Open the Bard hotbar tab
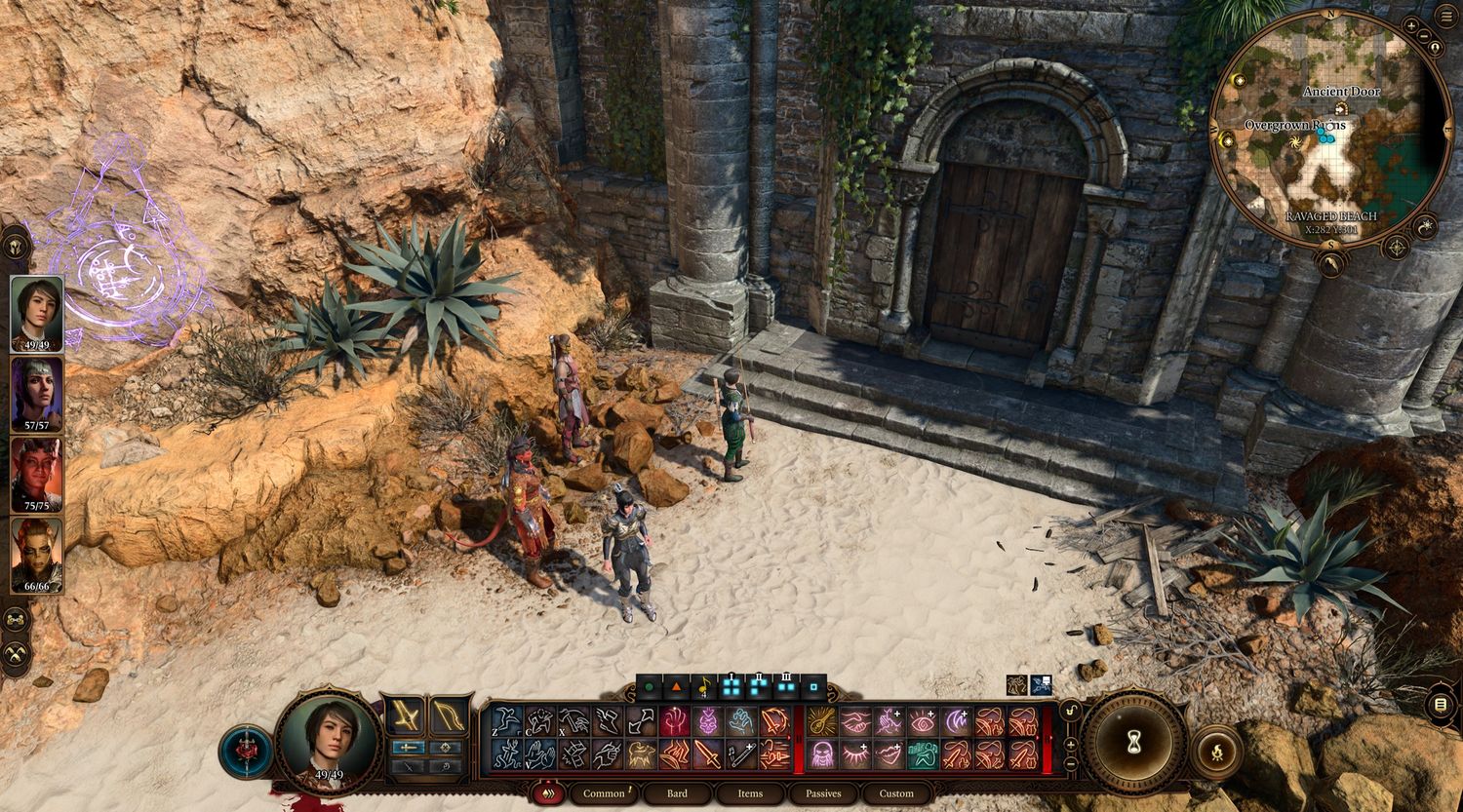This screenshot has height=812, width=1463. [677, 793]
